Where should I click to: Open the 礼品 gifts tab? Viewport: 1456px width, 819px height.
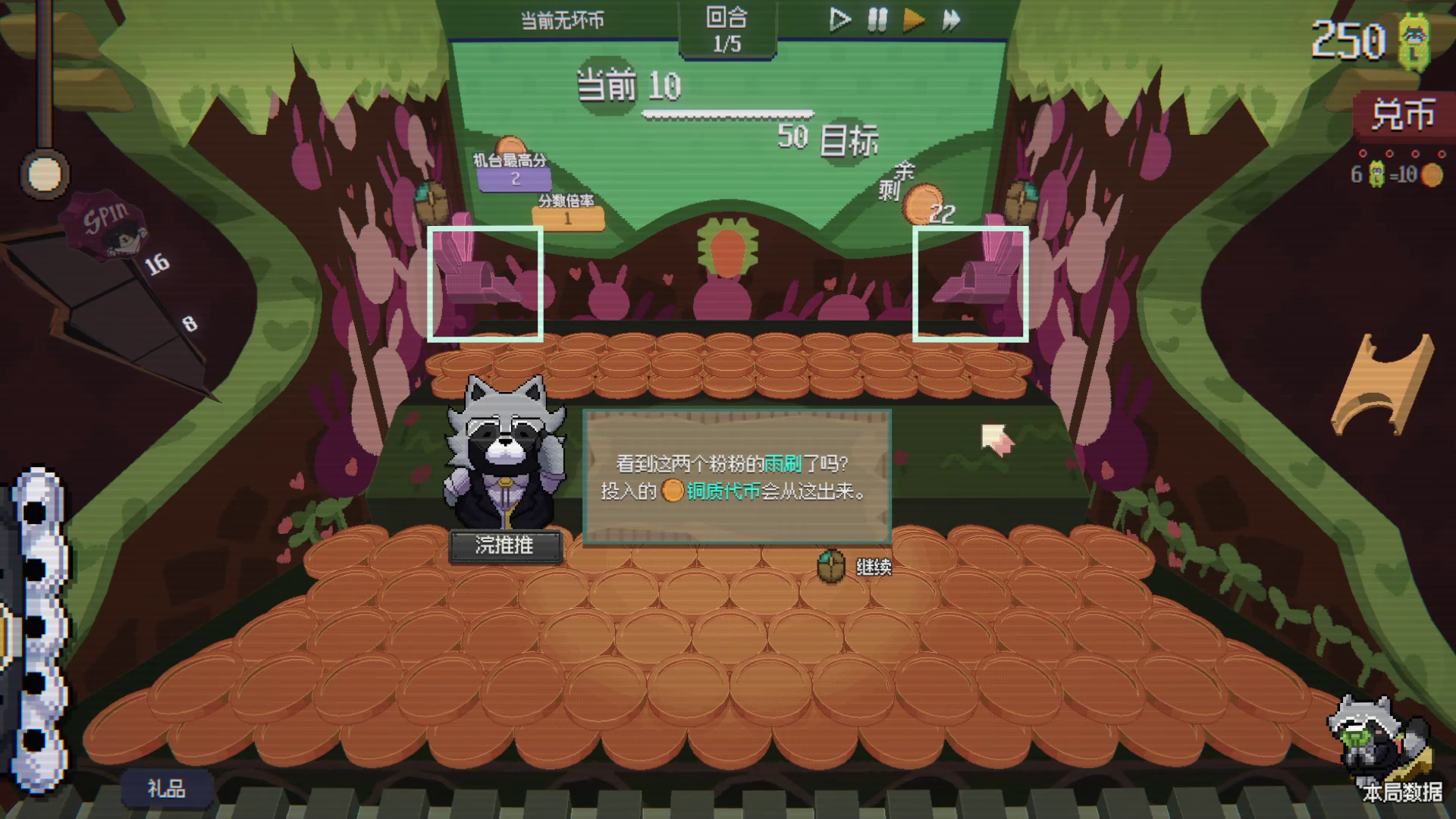pyautogui.click(x=166, y=789)
